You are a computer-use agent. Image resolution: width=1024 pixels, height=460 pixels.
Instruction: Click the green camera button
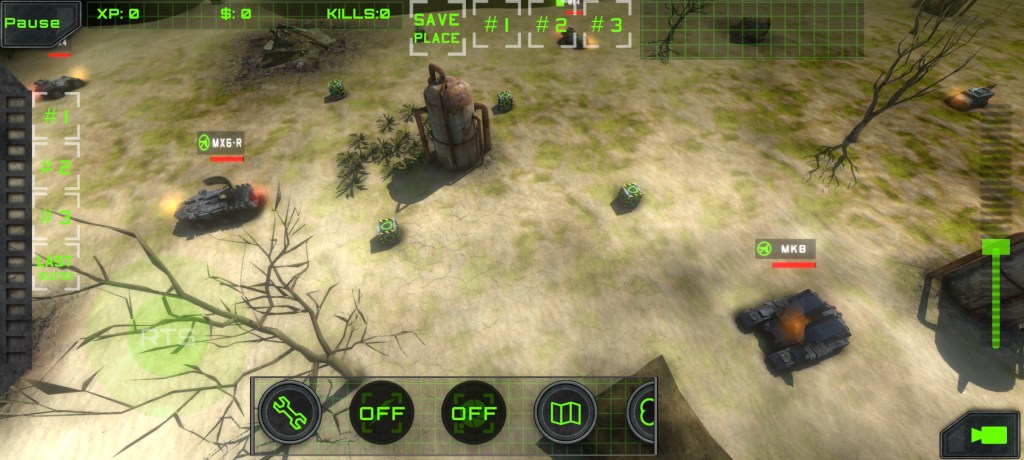pos(982,435)
